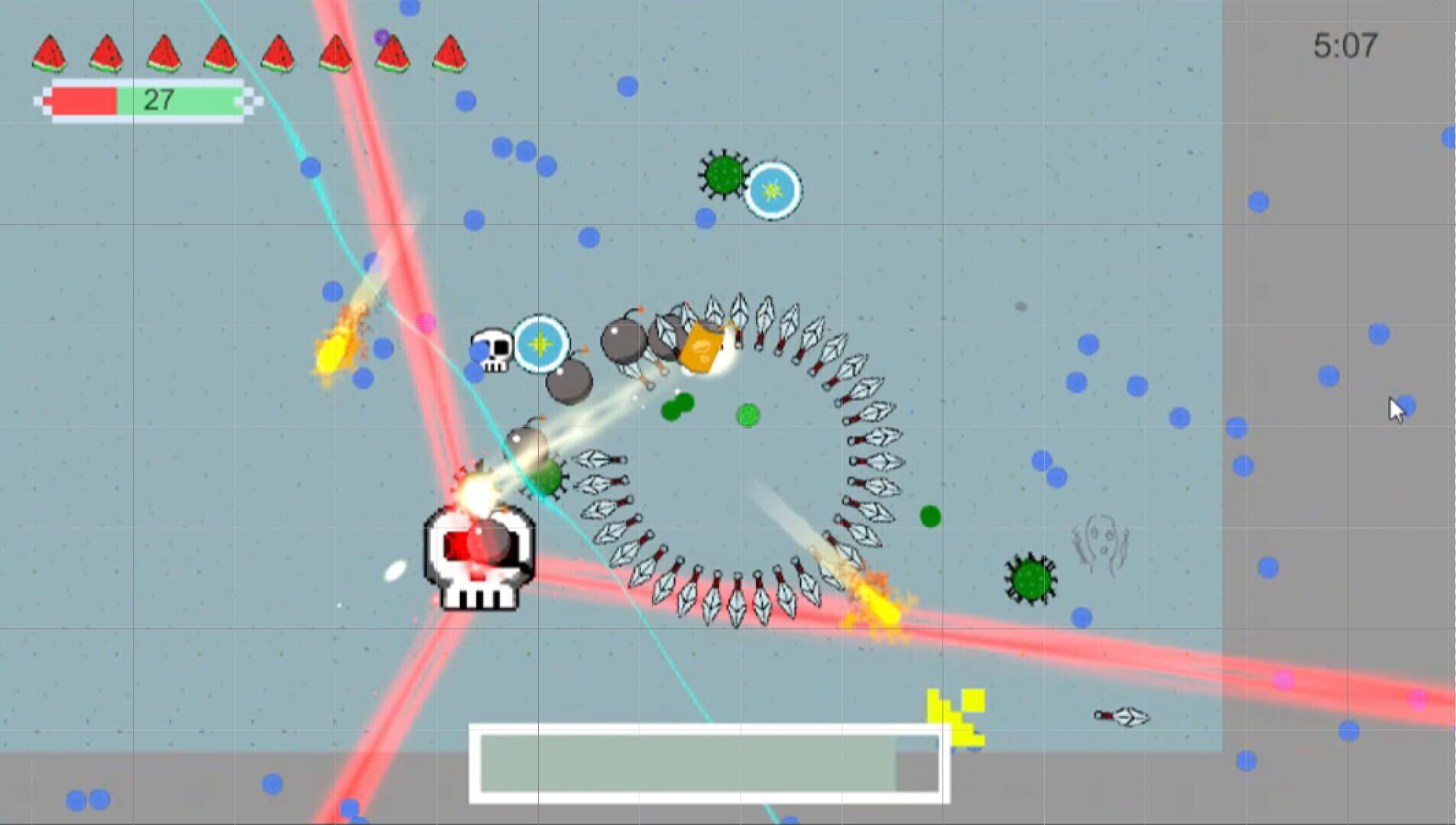Select the rightmost watermelon life icon

pyautogui.click(x=449, y=51)
